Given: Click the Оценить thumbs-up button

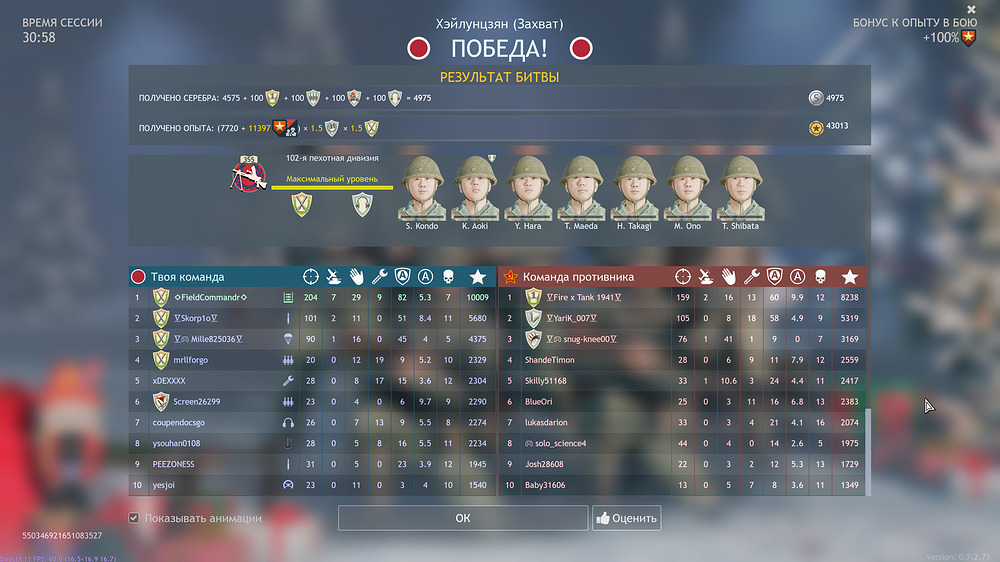Looking at the screenshot, I should 627,518.
